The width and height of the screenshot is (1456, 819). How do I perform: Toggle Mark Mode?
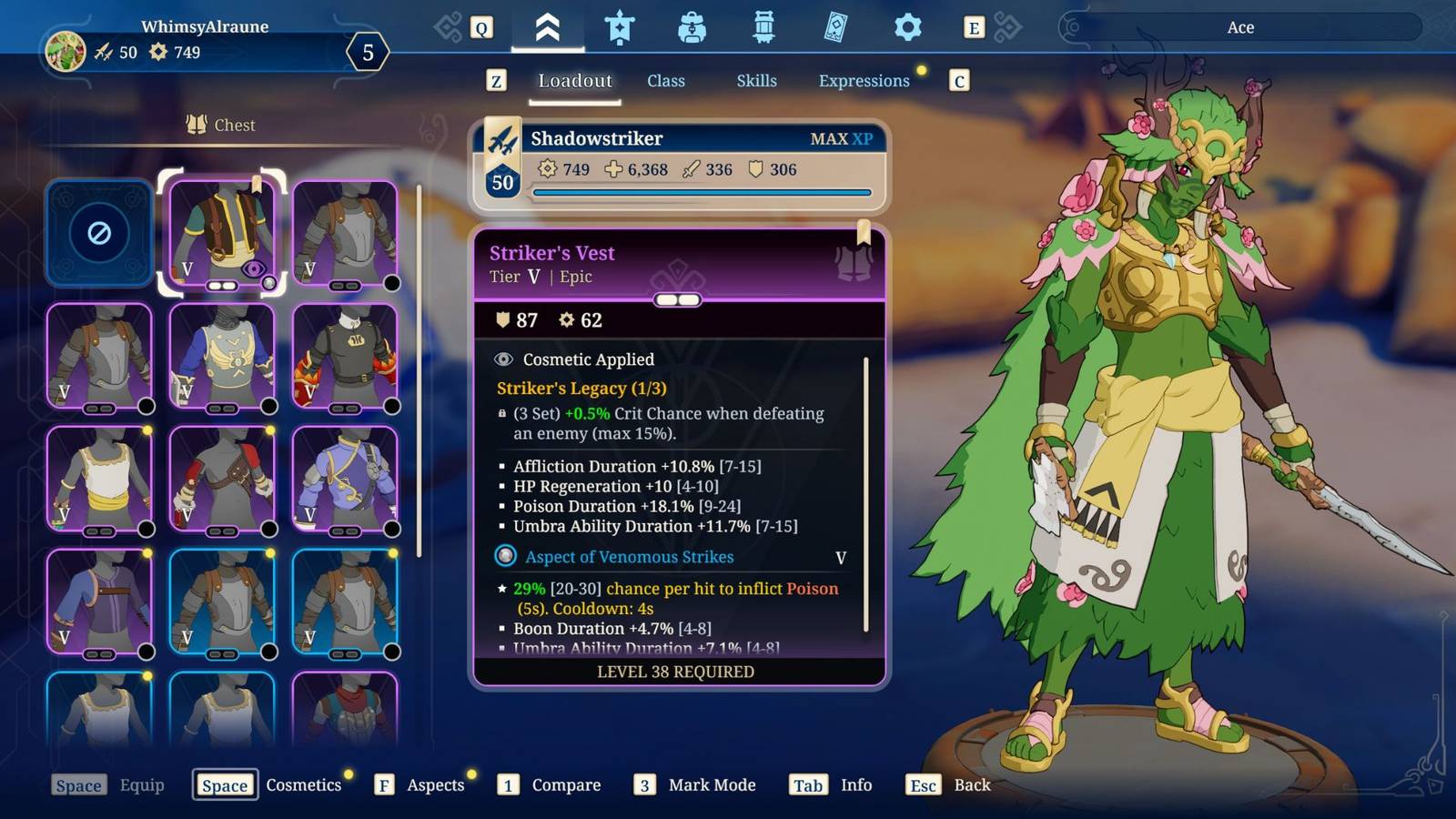pyautogui.click(x=711, y=784)
